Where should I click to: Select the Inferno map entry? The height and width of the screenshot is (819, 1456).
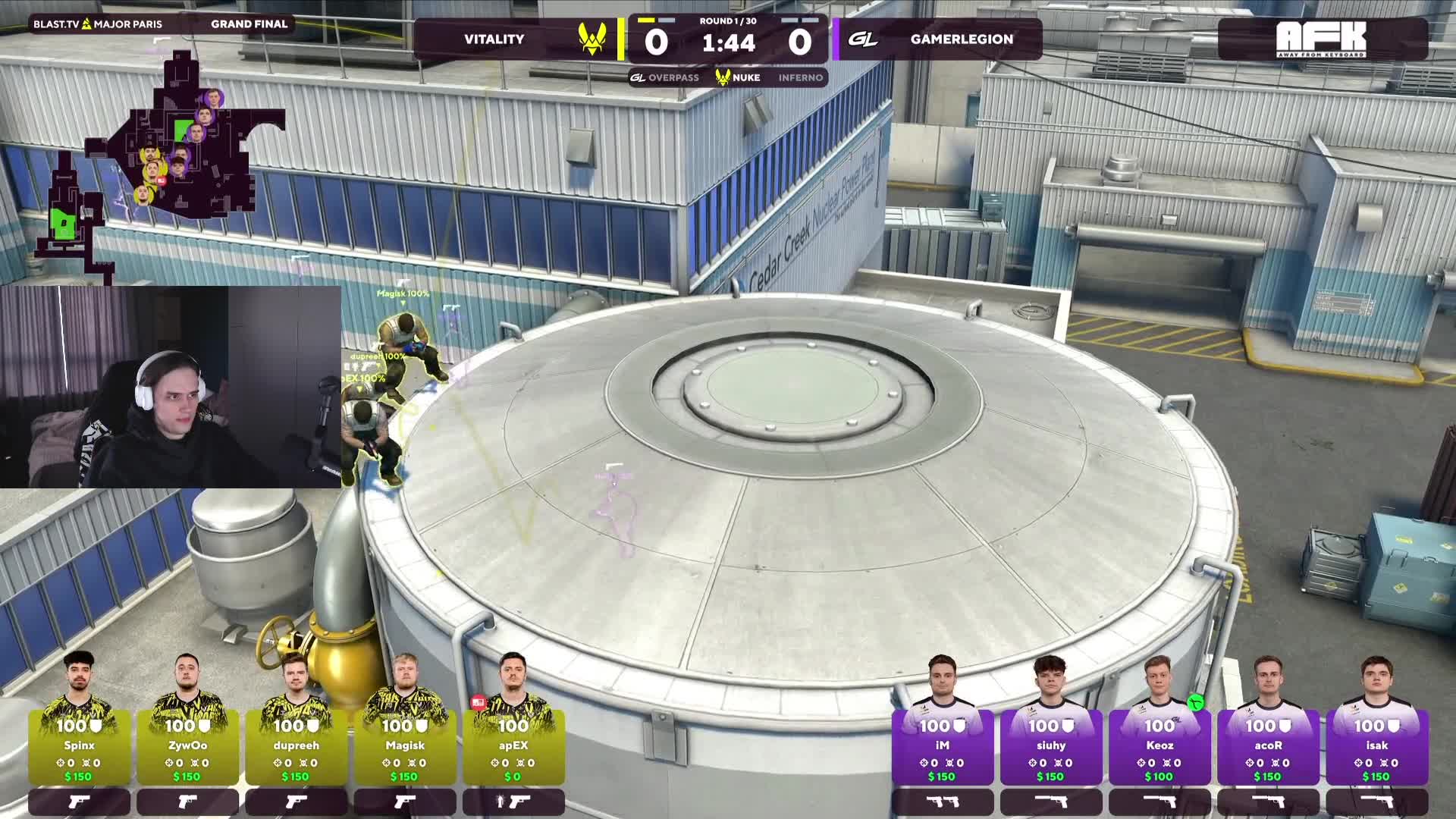[x=800, y=77]
